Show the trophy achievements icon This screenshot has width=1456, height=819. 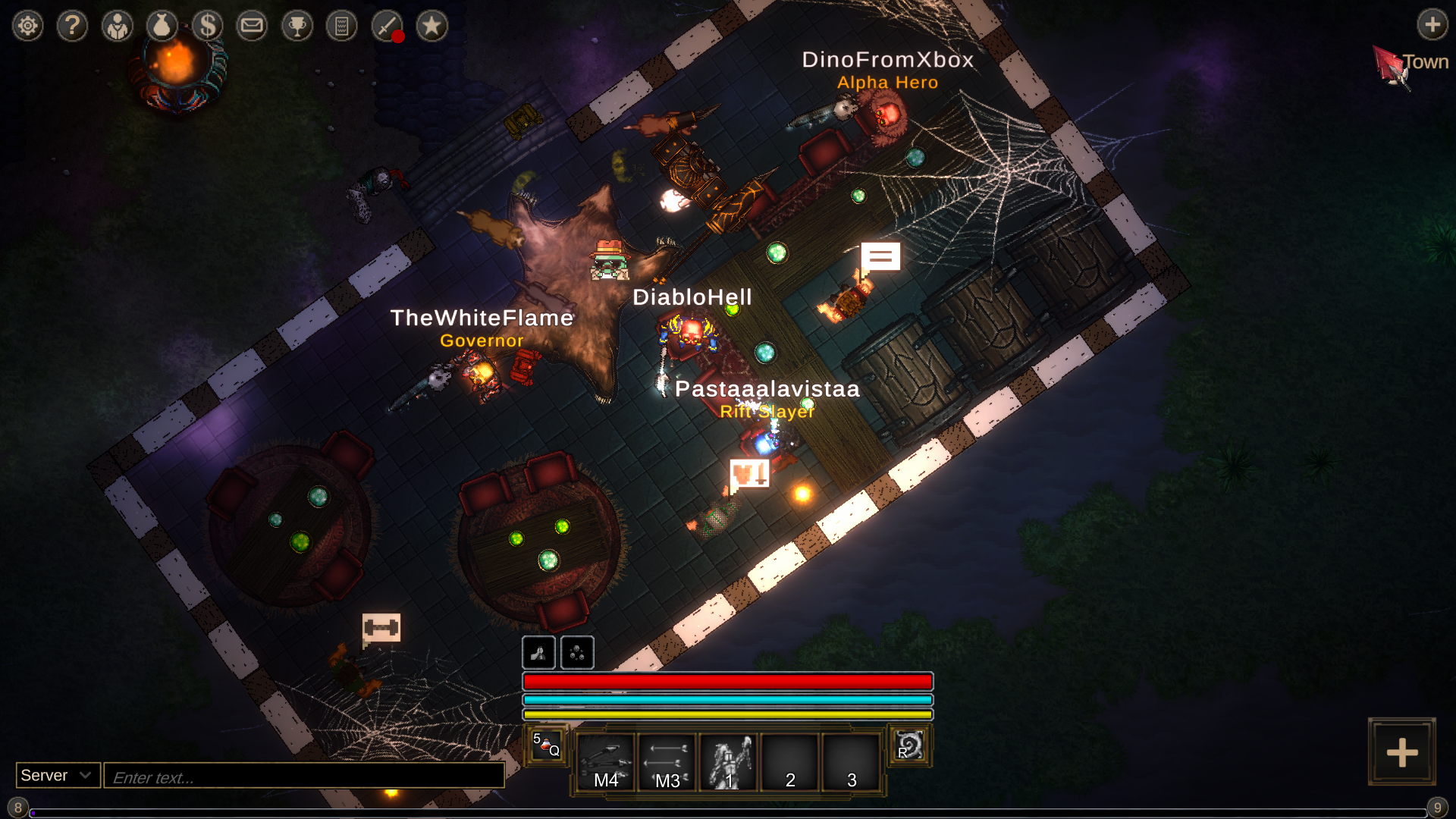297,27
